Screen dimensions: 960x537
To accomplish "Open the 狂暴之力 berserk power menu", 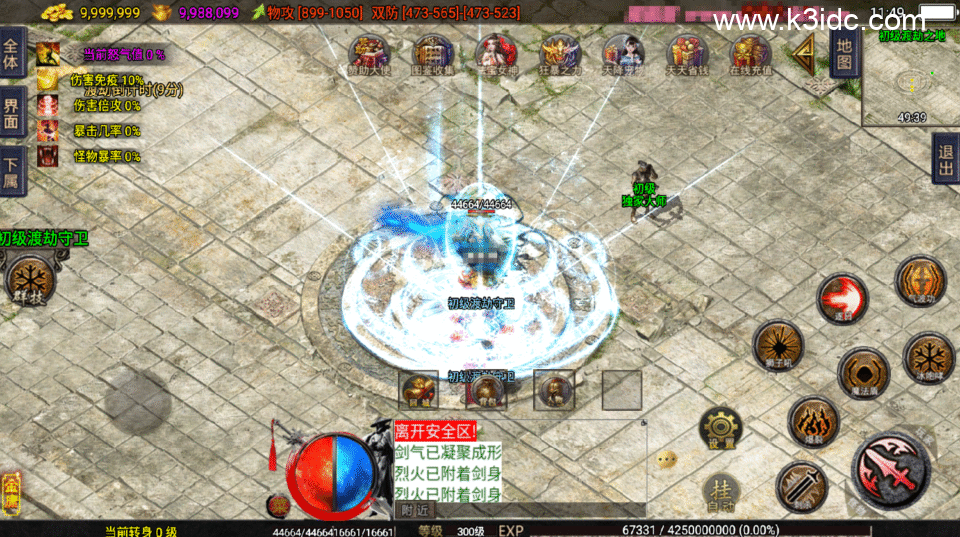I will click(559, 54).
